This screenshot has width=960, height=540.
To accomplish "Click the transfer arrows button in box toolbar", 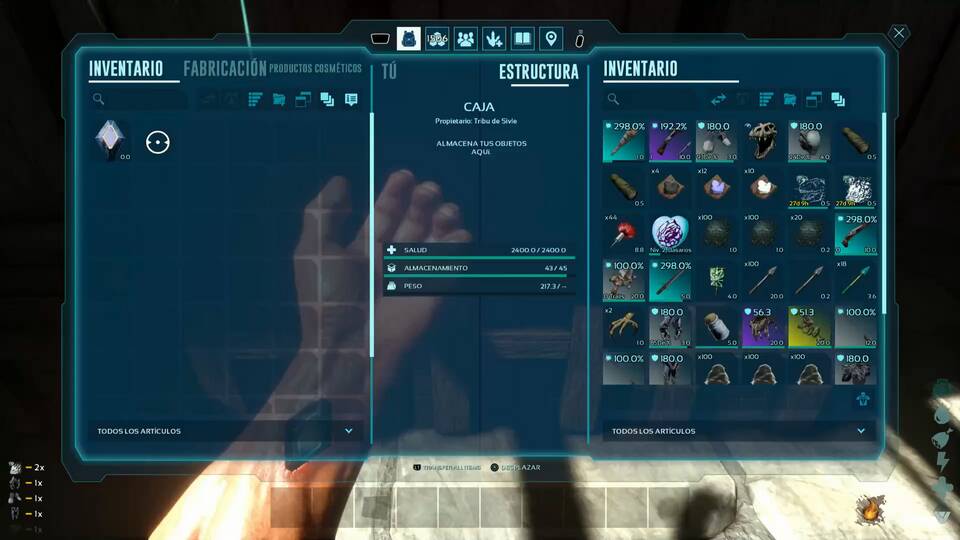I will [718, 100].
